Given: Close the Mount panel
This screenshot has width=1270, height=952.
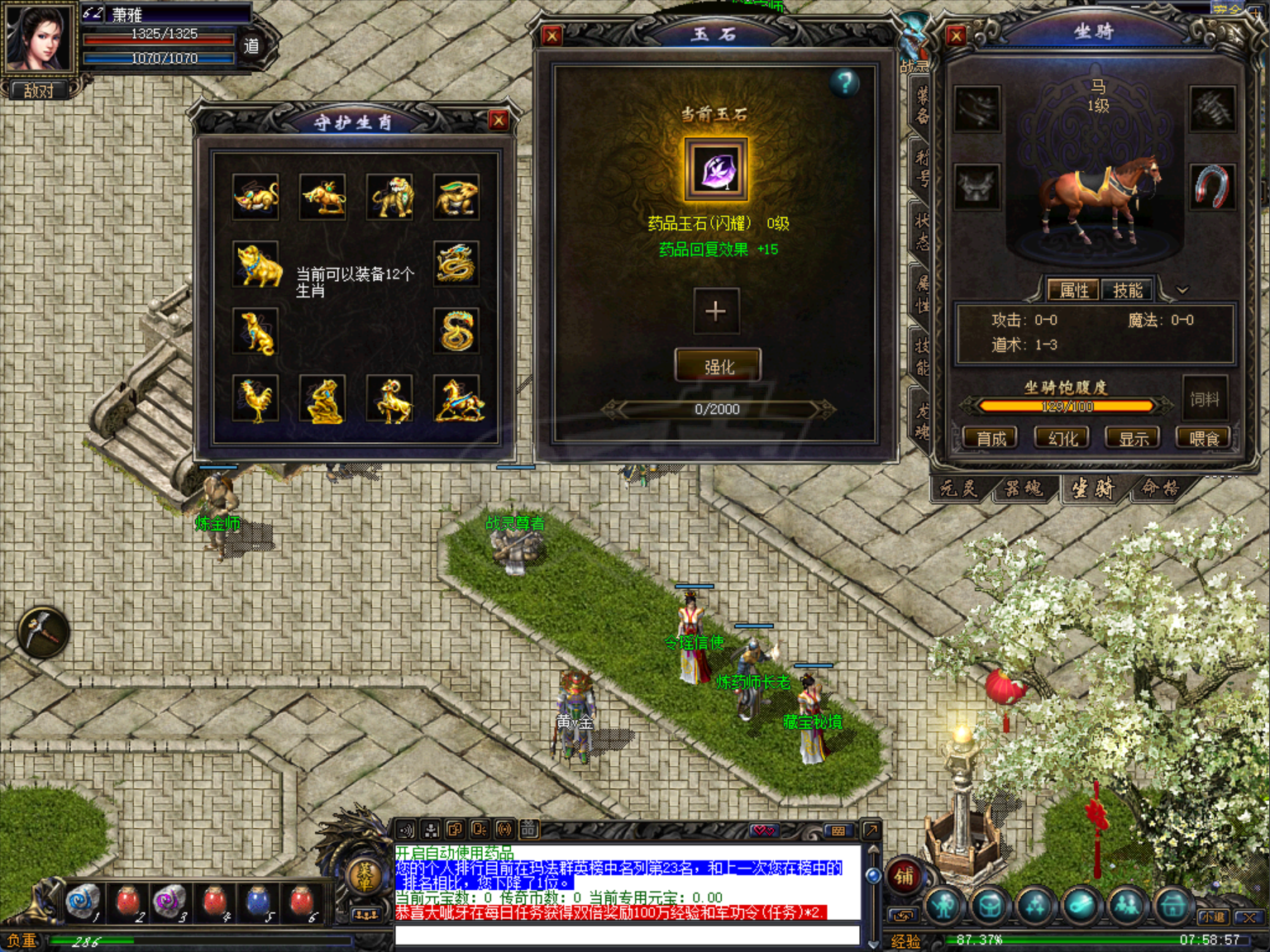Looking at the screenshot, I should [x=956, y=36].
